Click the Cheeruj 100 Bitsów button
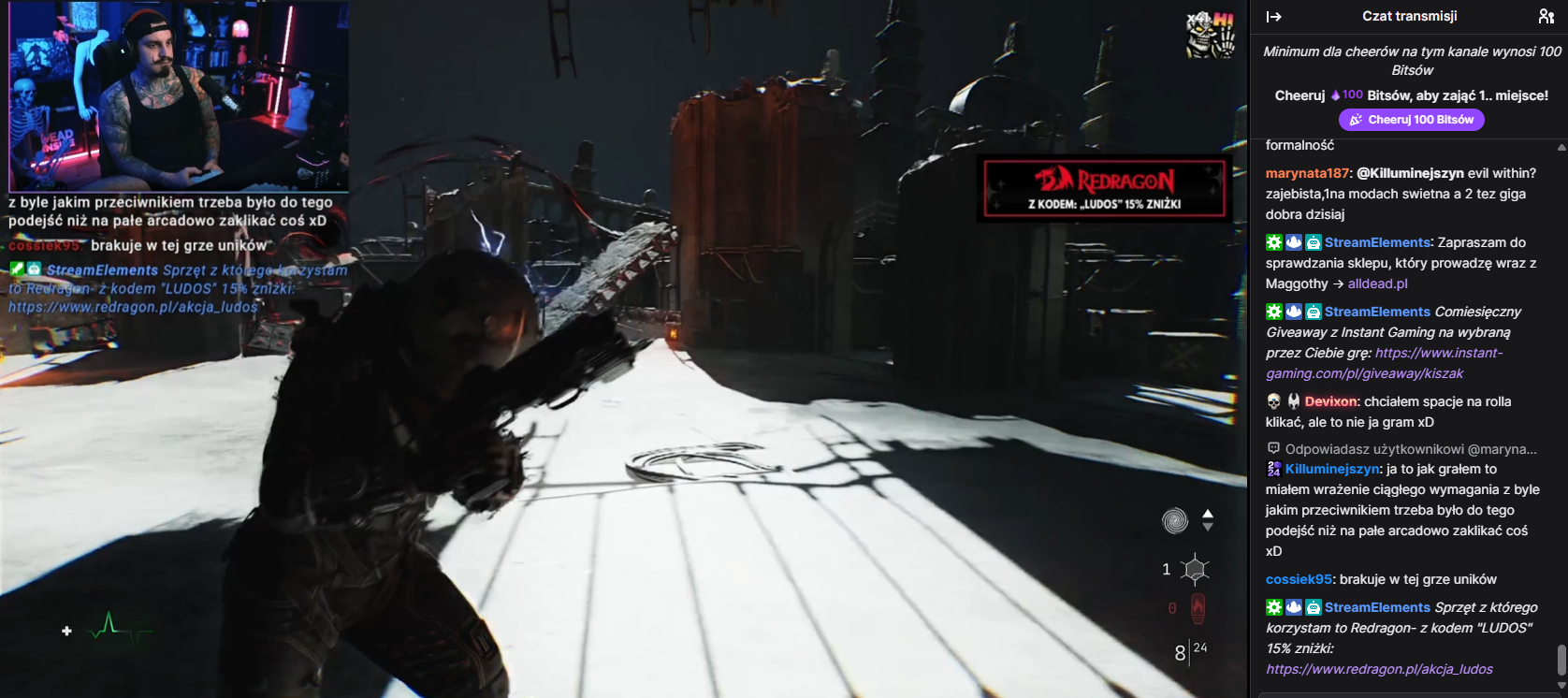The width and height of the screenshot is (1568, 698). point(1411,120)
